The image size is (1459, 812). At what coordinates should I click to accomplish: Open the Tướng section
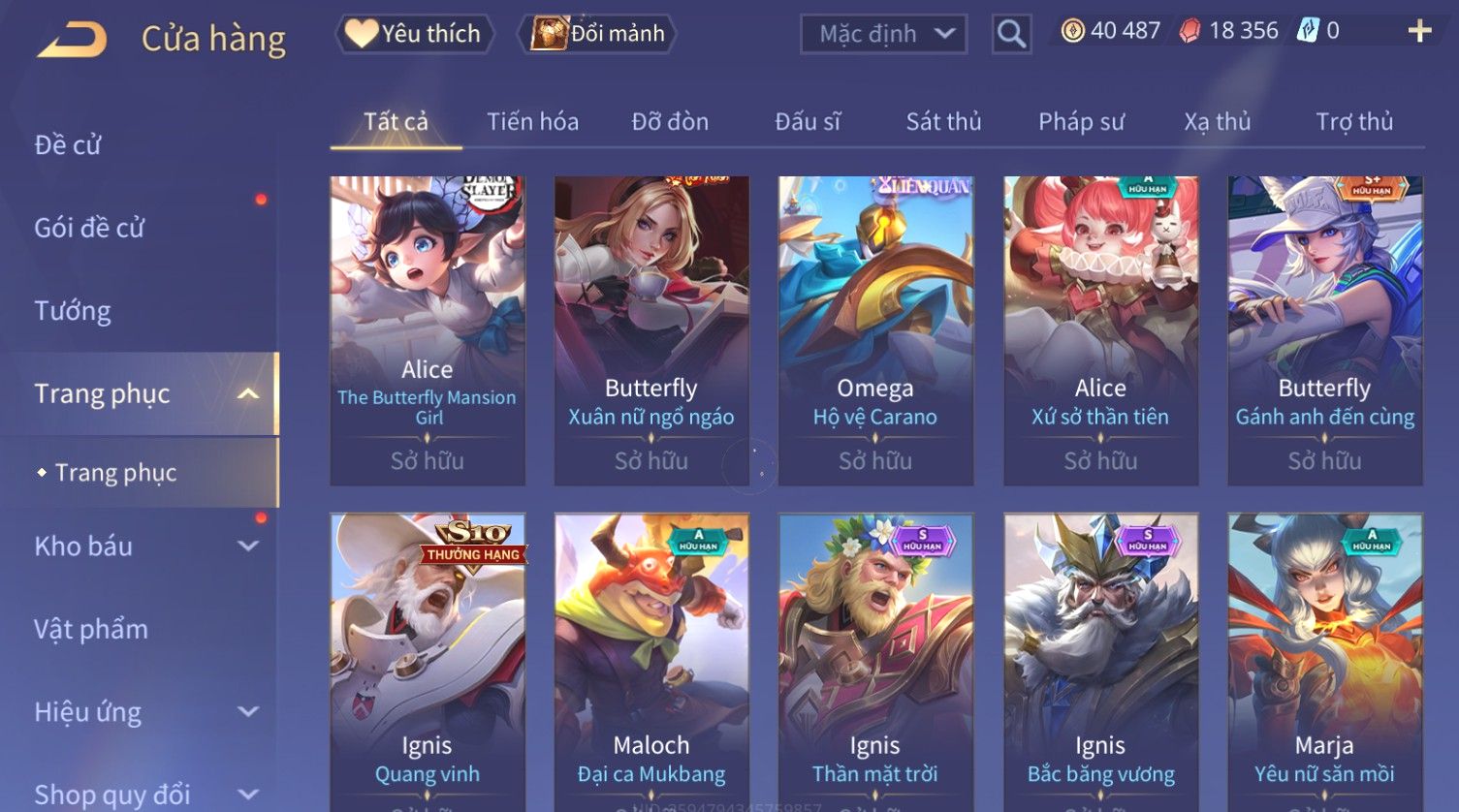point(73,311)
